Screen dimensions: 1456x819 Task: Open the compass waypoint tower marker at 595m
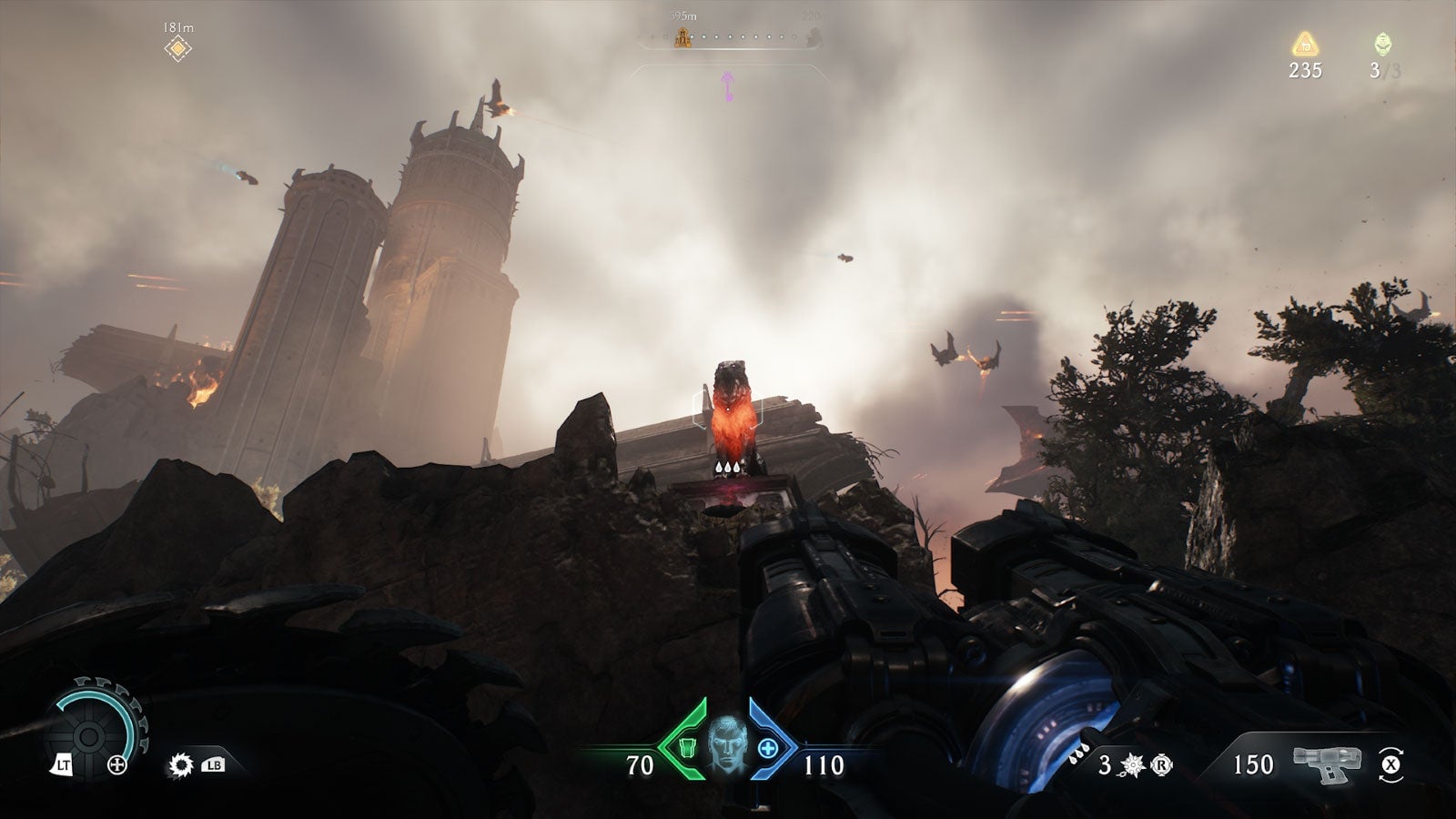(x=682, y=38)
